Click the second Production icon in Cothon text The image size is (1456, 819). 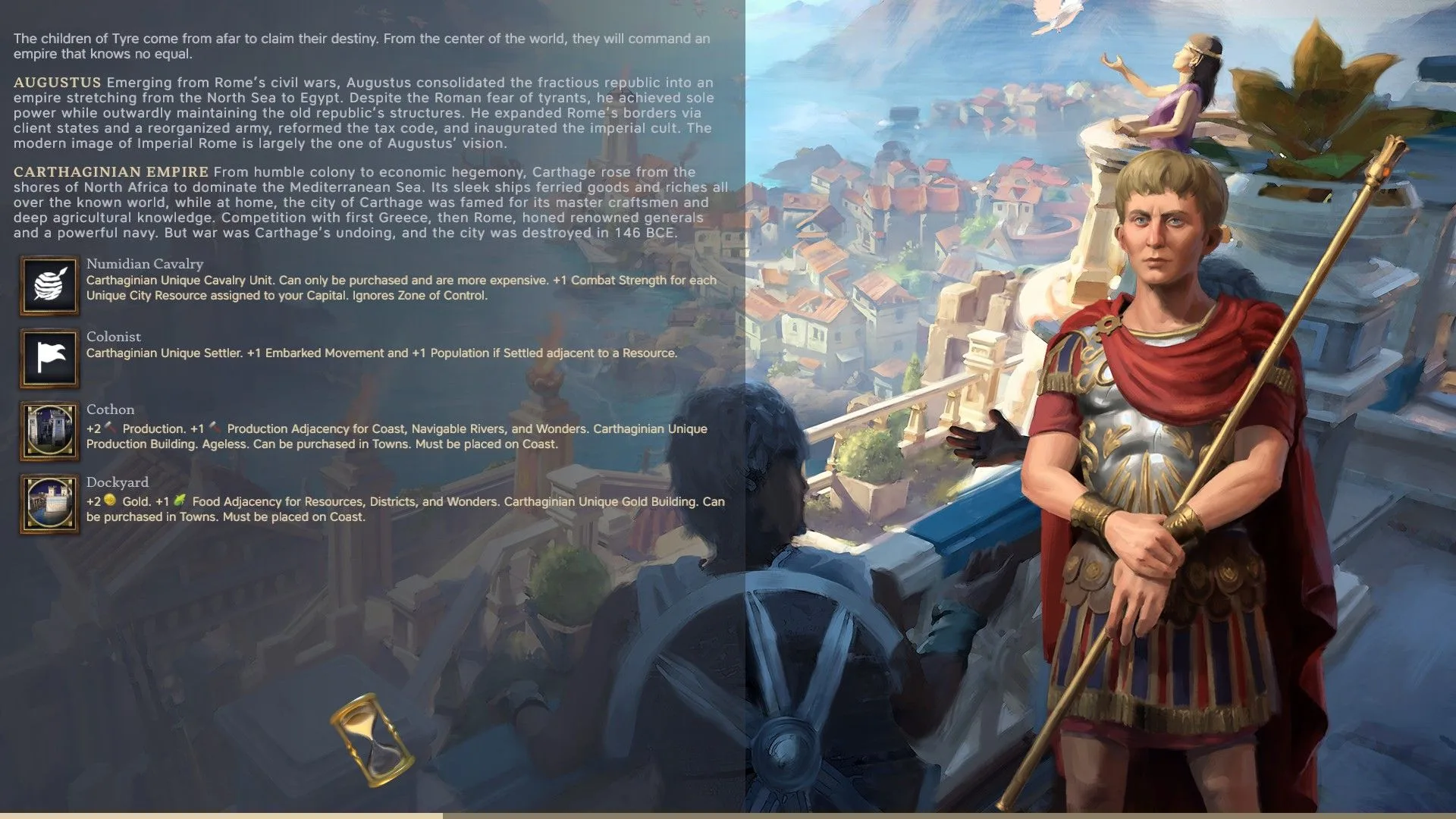[x=215, y=428]
